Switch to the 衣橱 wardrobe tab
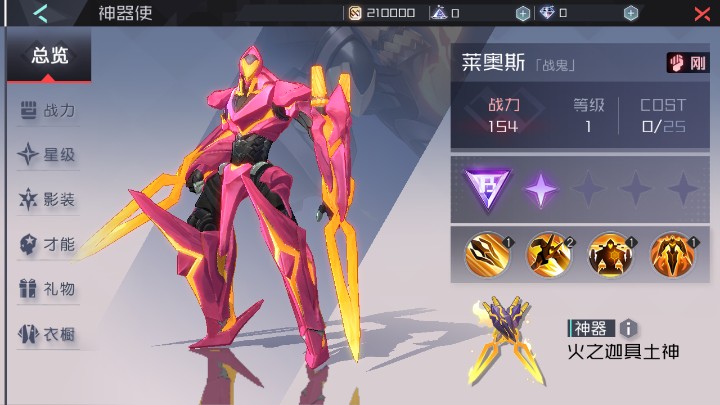Screen dimensions: 720x405 48,334
